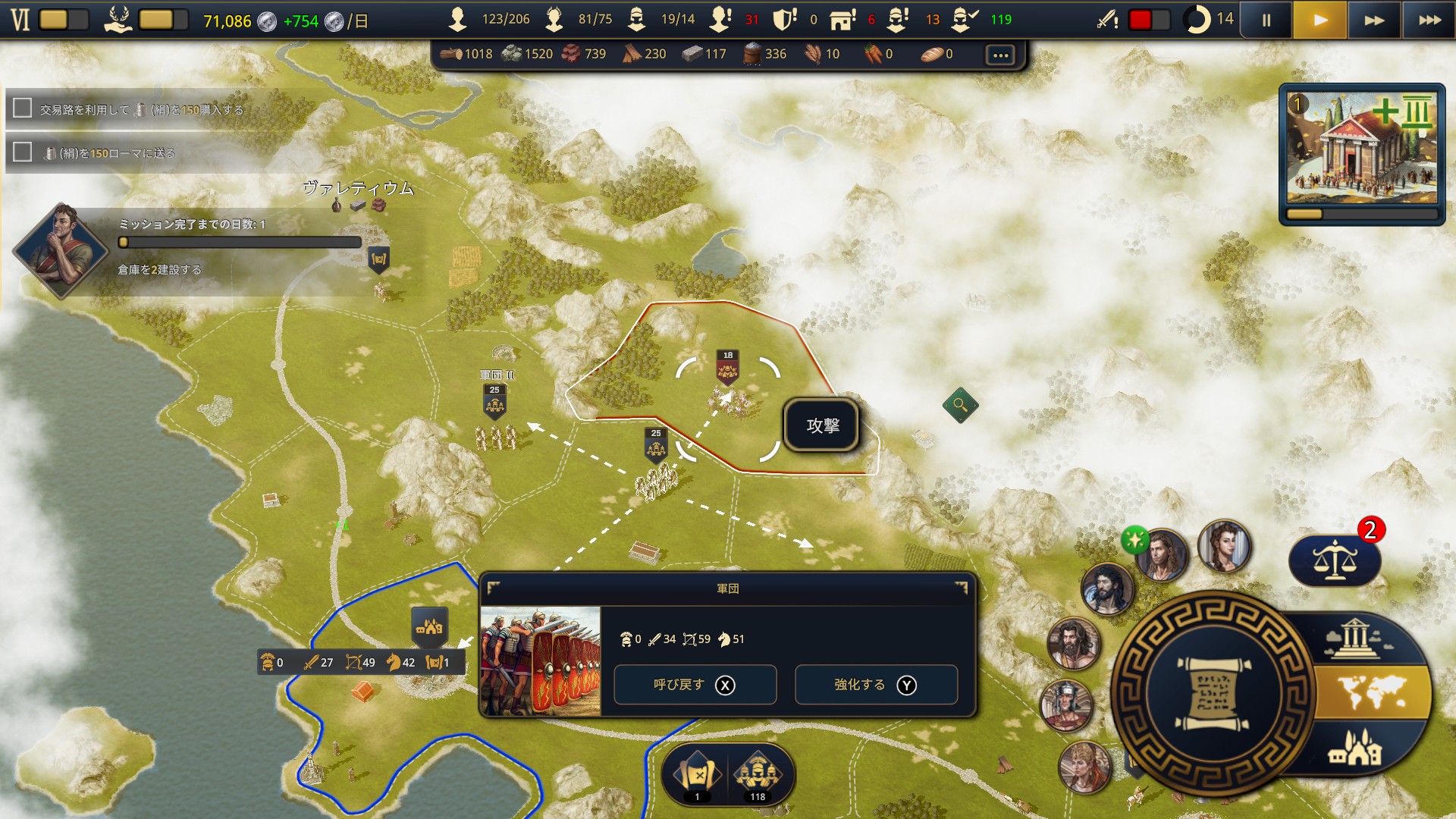Open the scales of justice notification
1456x819 pixels.
pos(1335,561)
